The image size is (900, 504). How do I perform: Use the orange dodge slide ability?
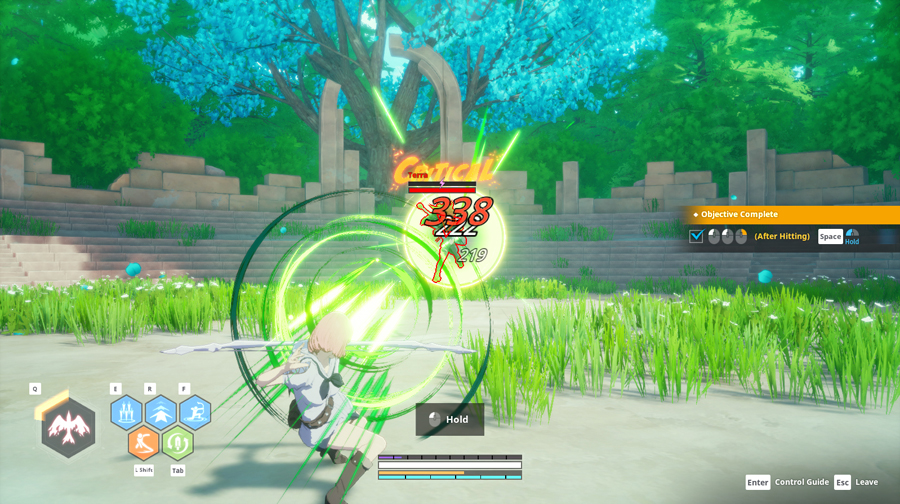pos(144,442)
